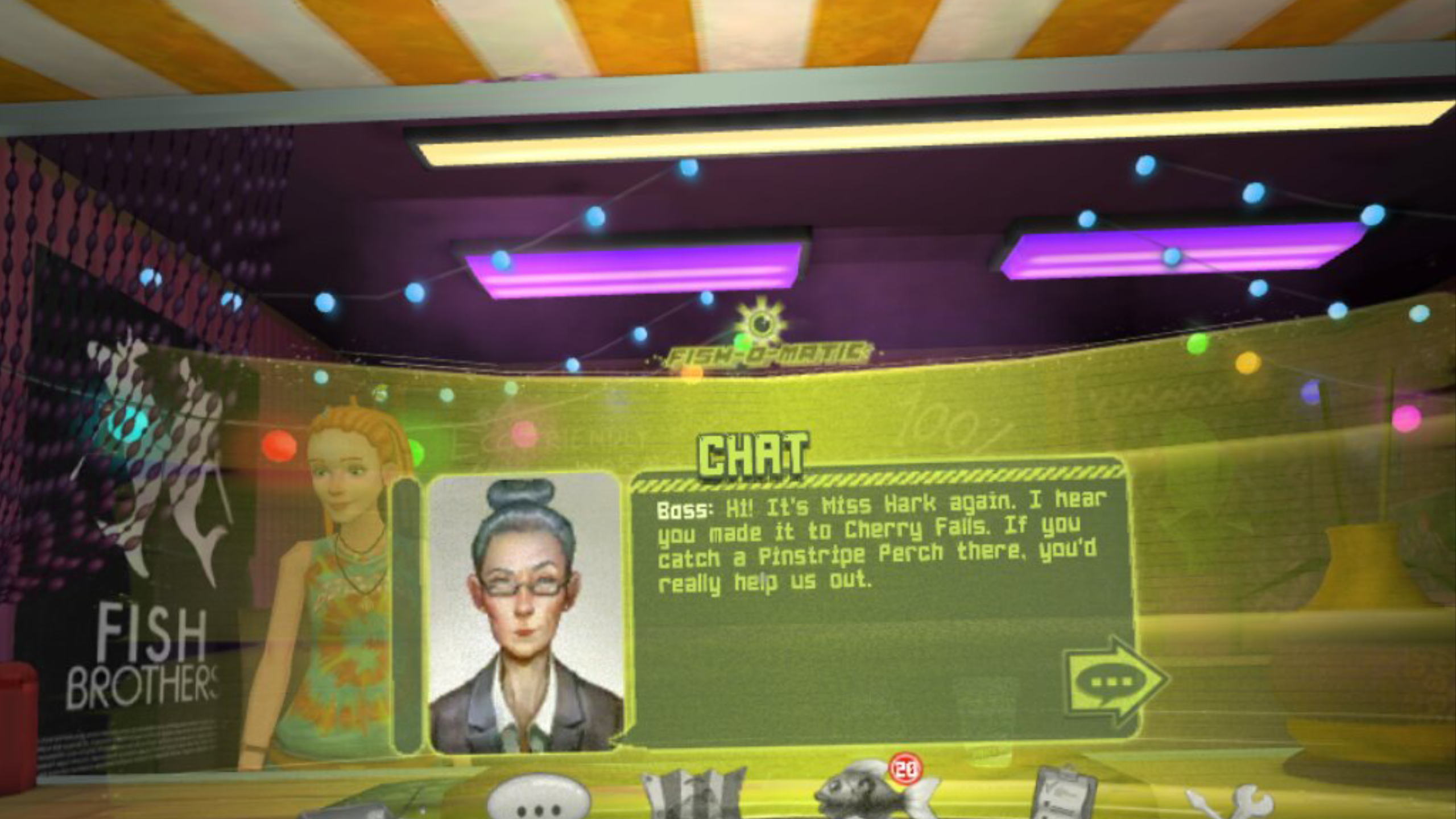Advance the chat with the arrow button
The height and width of the screenshot is (819, 1456).
[1114, 682]
